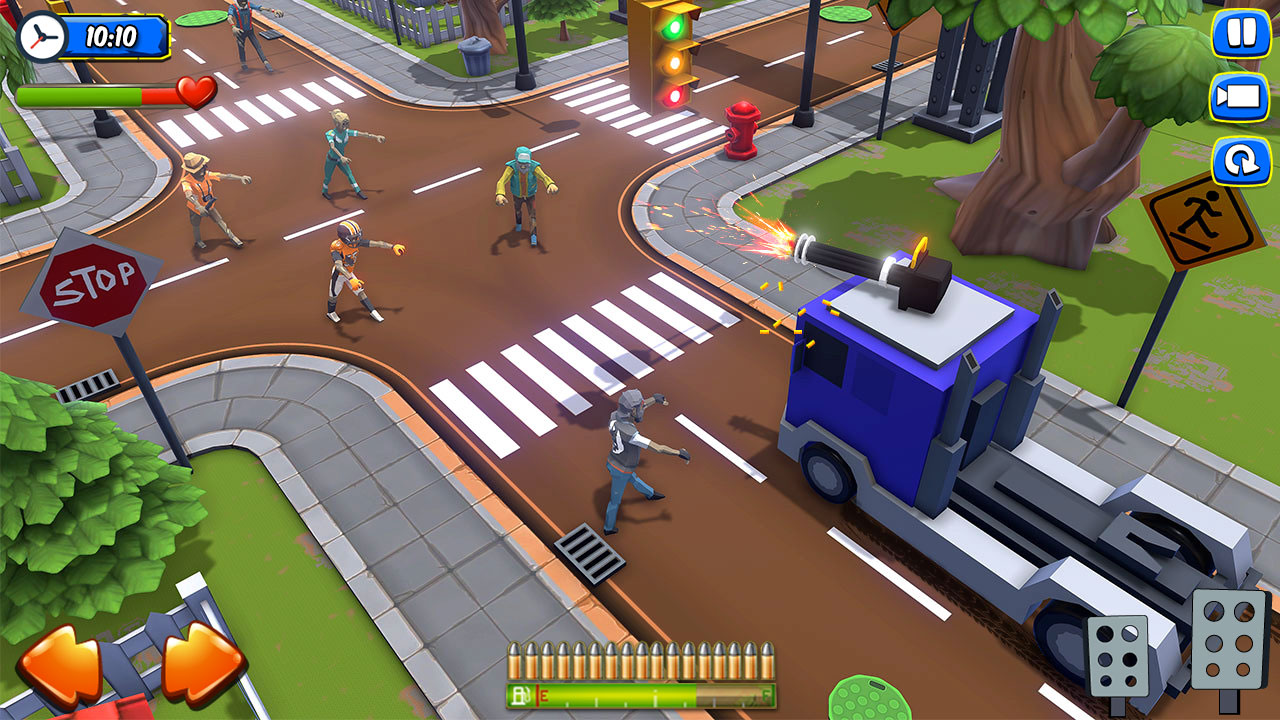Click the lock icon on the fuel gauge

(519, 695)
